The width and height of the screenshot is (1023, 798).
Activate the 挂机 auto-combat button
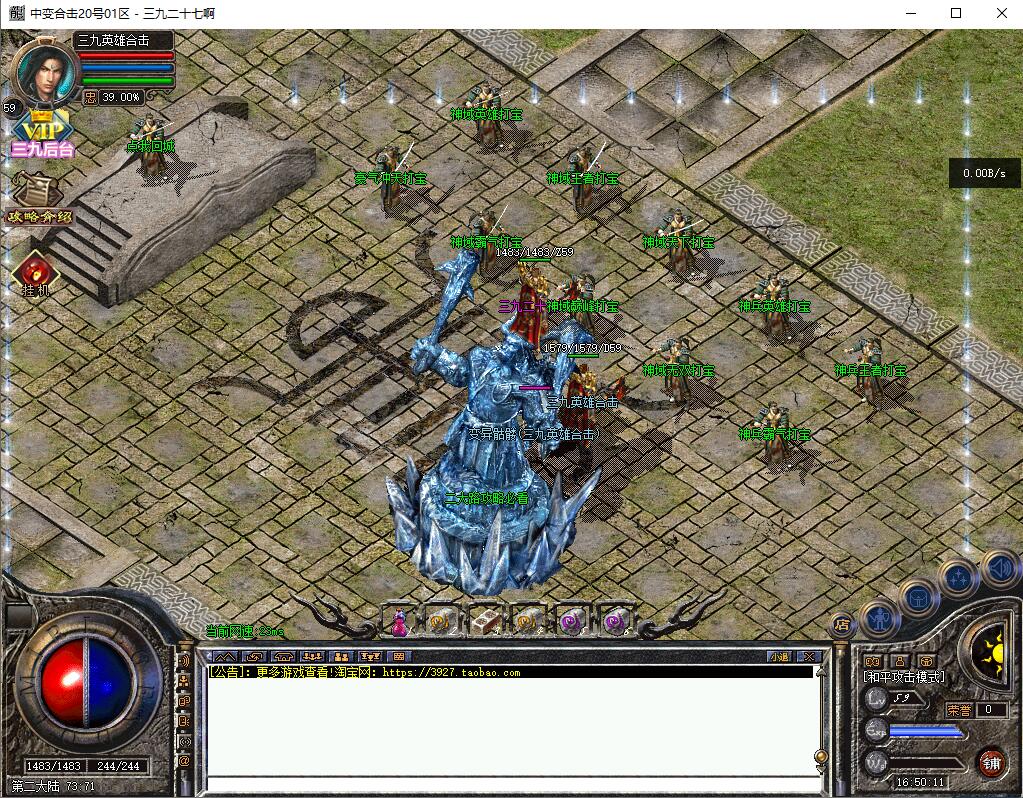pos(35,275)
